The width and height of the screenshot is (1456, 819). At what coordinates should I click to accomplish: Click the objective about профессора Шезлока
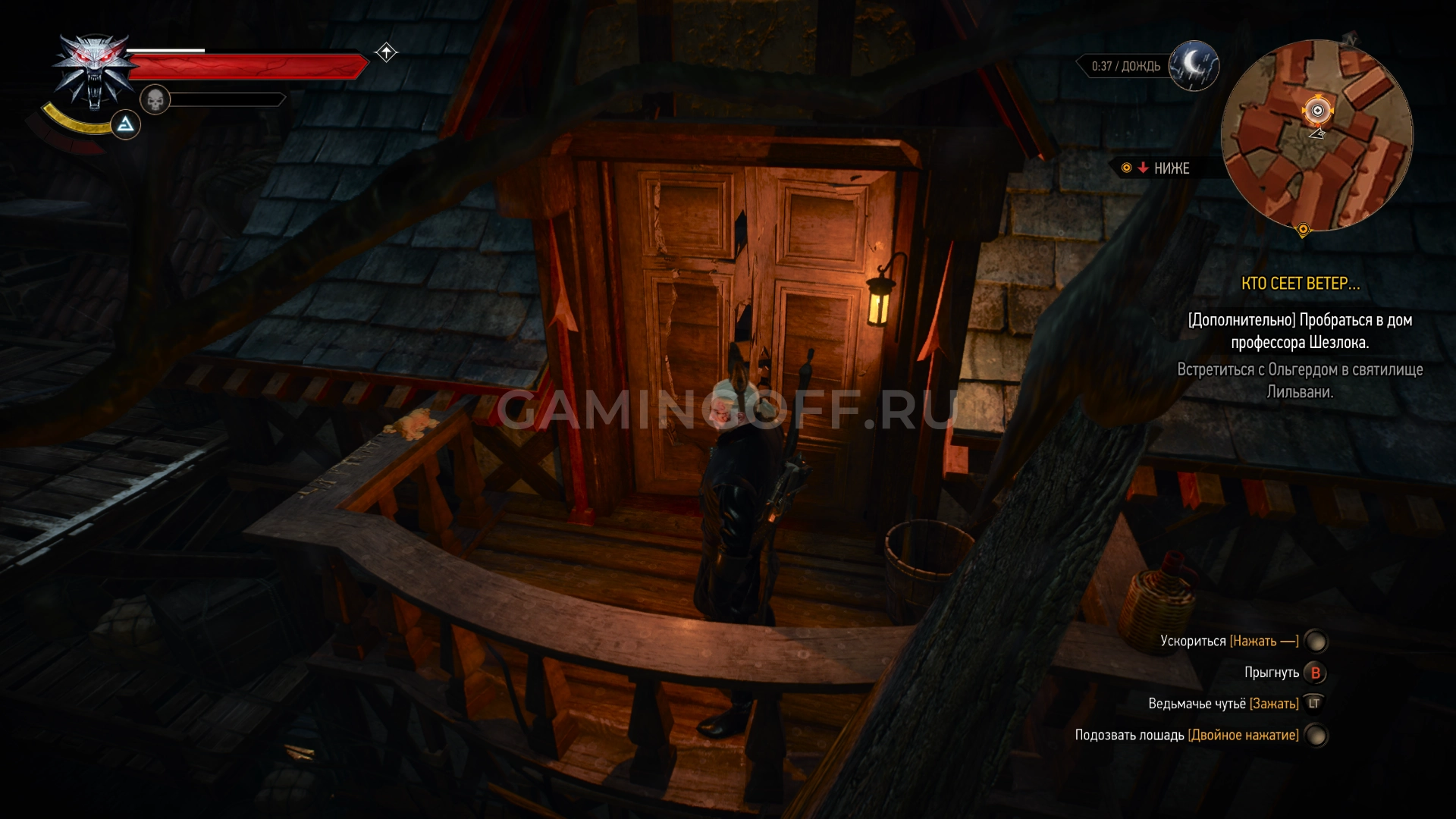click(x=1300, y=331)
